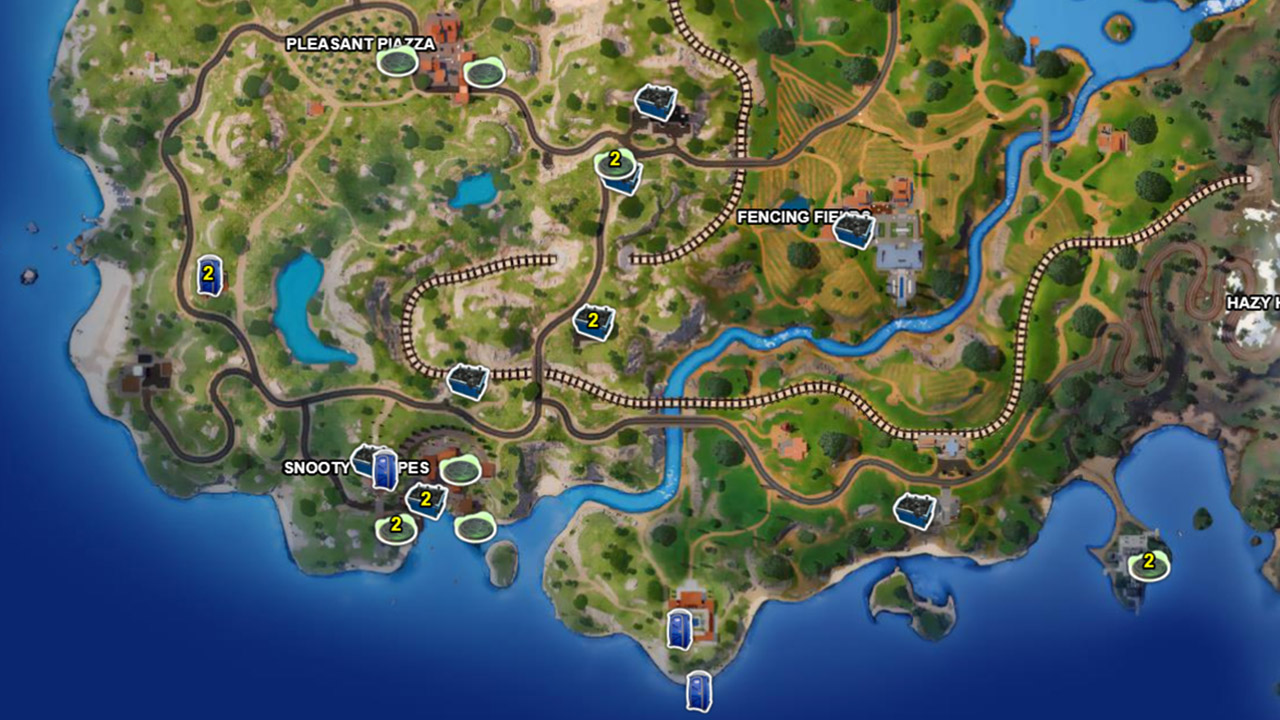1280x720 pixels.
Task: Open the Fencing Fields location label
Action: tap(795, 217)
